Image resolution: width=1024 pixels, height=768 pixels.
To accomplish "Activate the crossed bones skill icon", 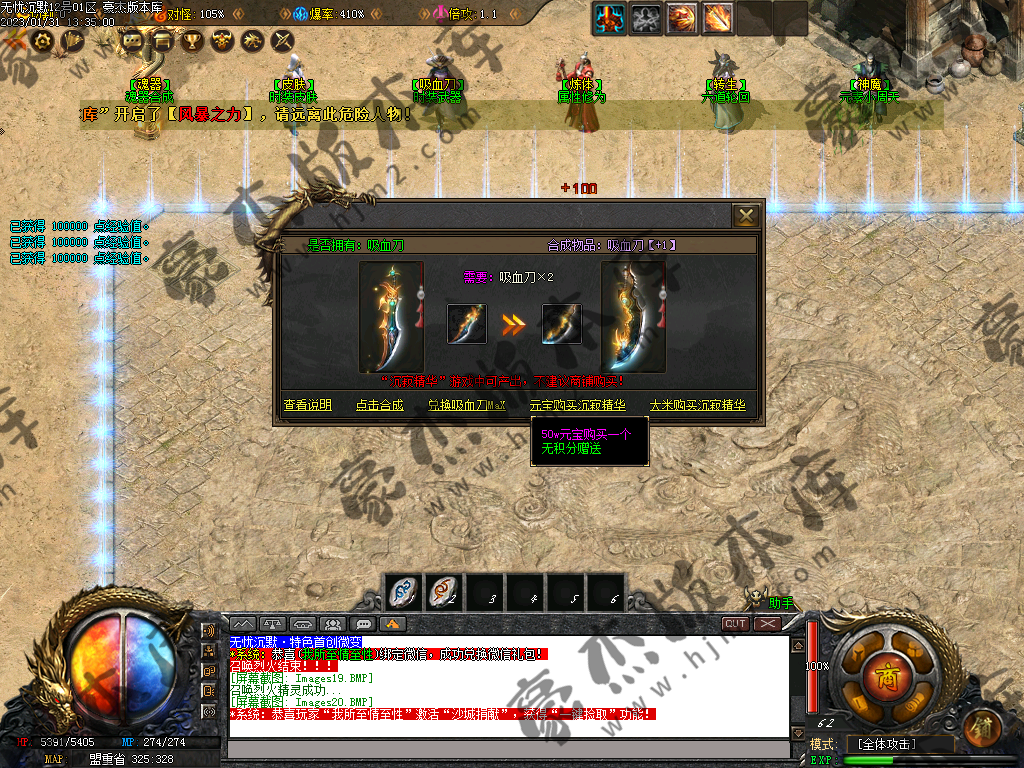I will click(647, 18).
